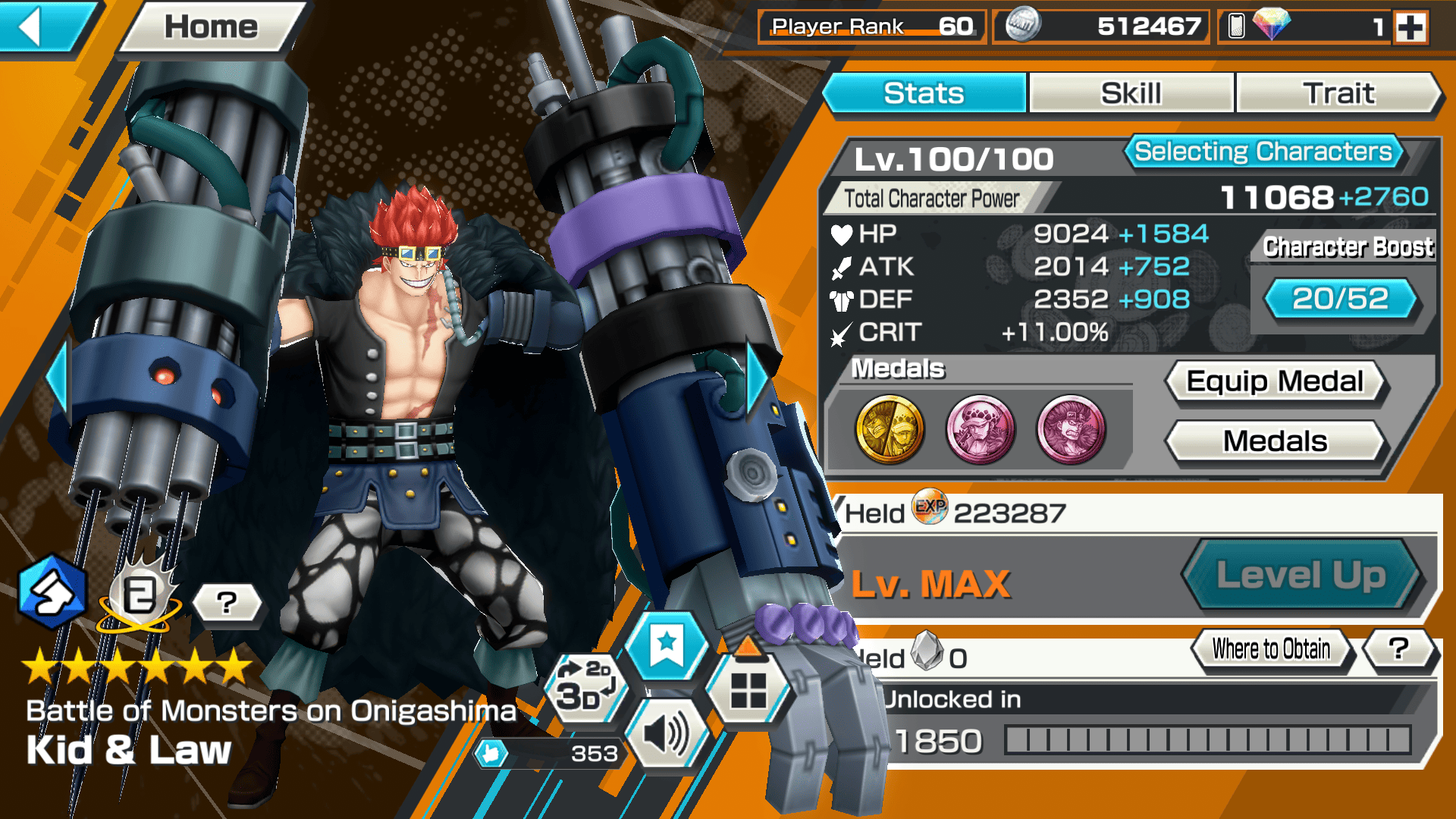Return to the Home screen
Viewport: 1456px width, 819px height.
pos(211,27)
